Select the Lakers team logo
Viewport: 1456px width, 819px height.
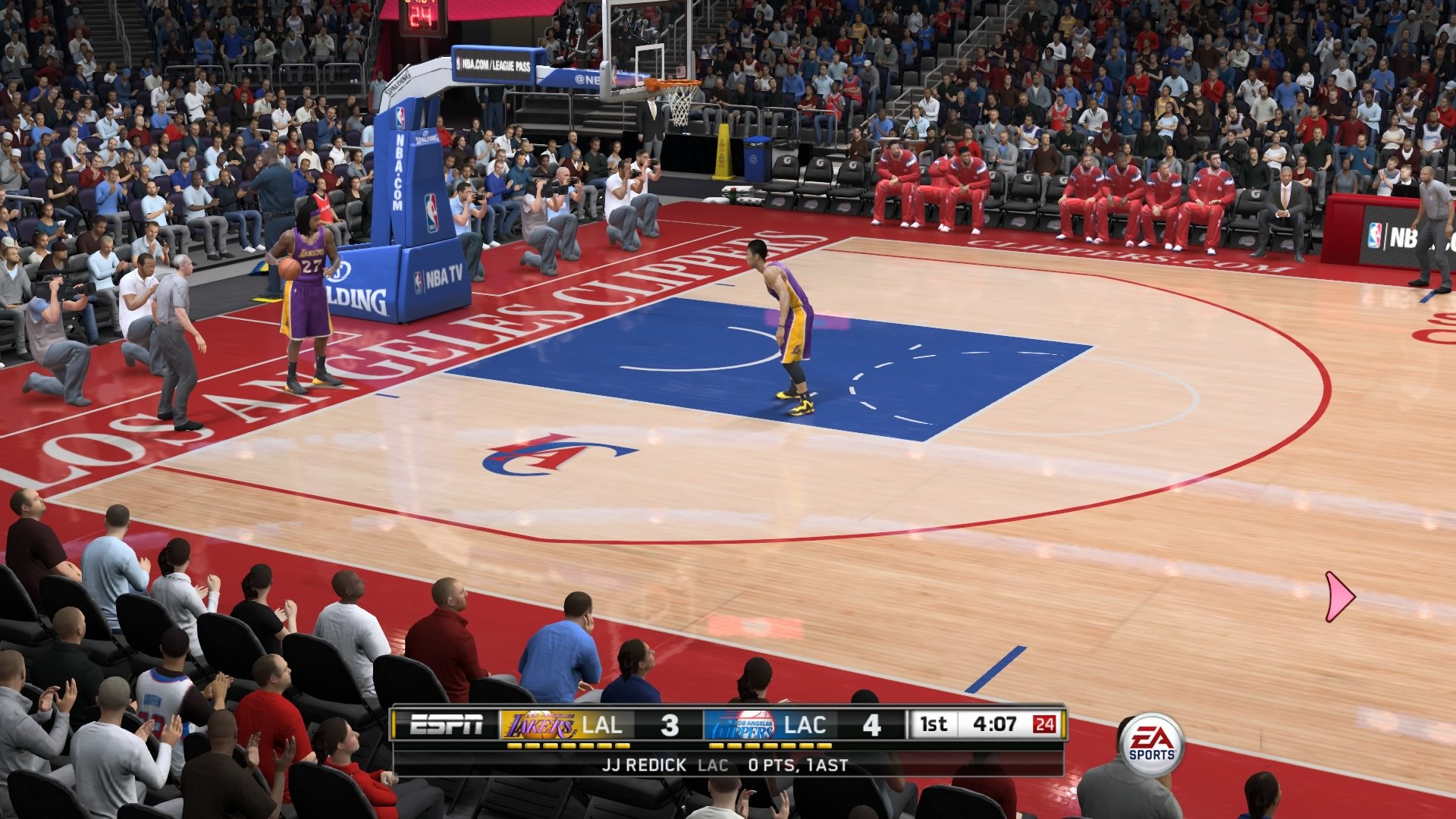click(538, 726)
